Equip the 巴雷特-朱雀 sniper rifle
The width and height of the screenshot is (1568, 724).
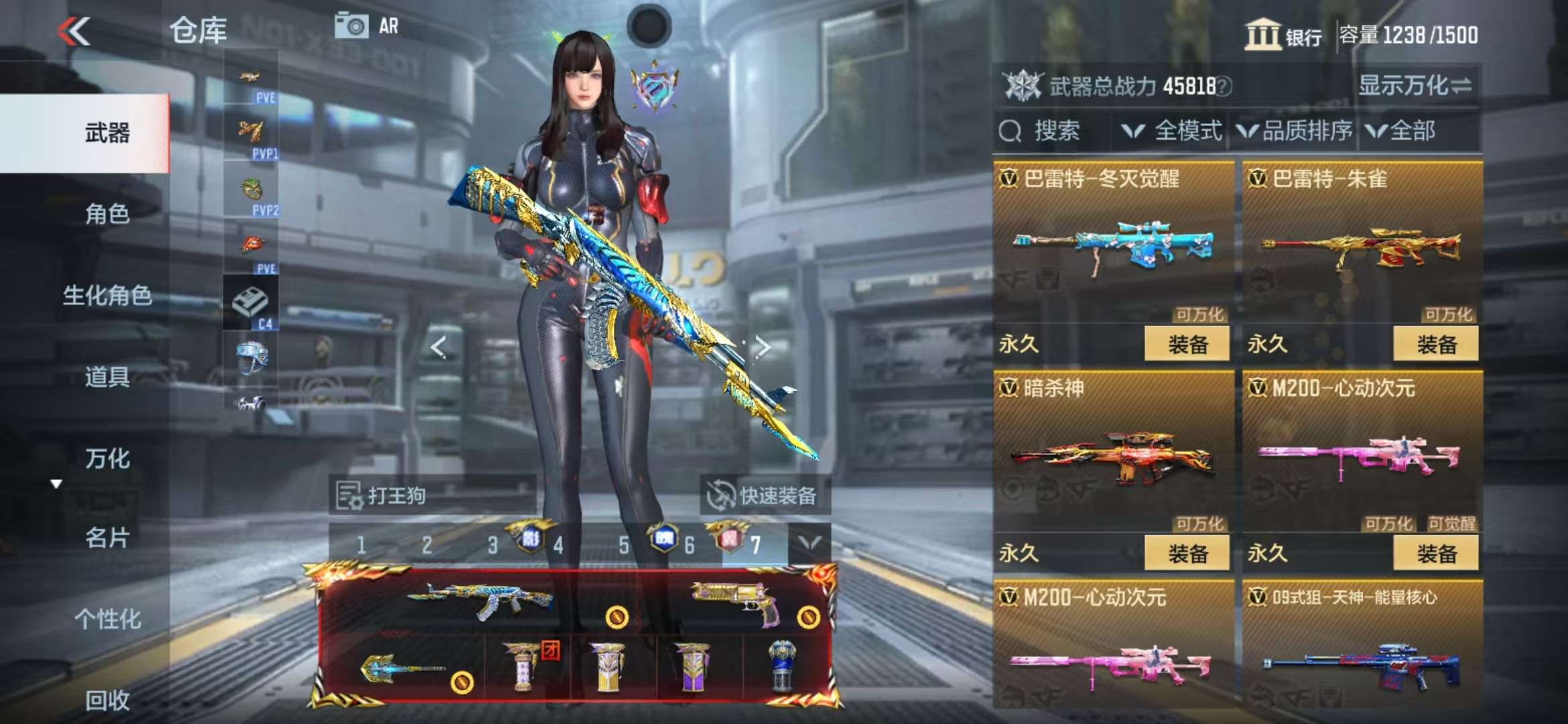click(1435, 345)
